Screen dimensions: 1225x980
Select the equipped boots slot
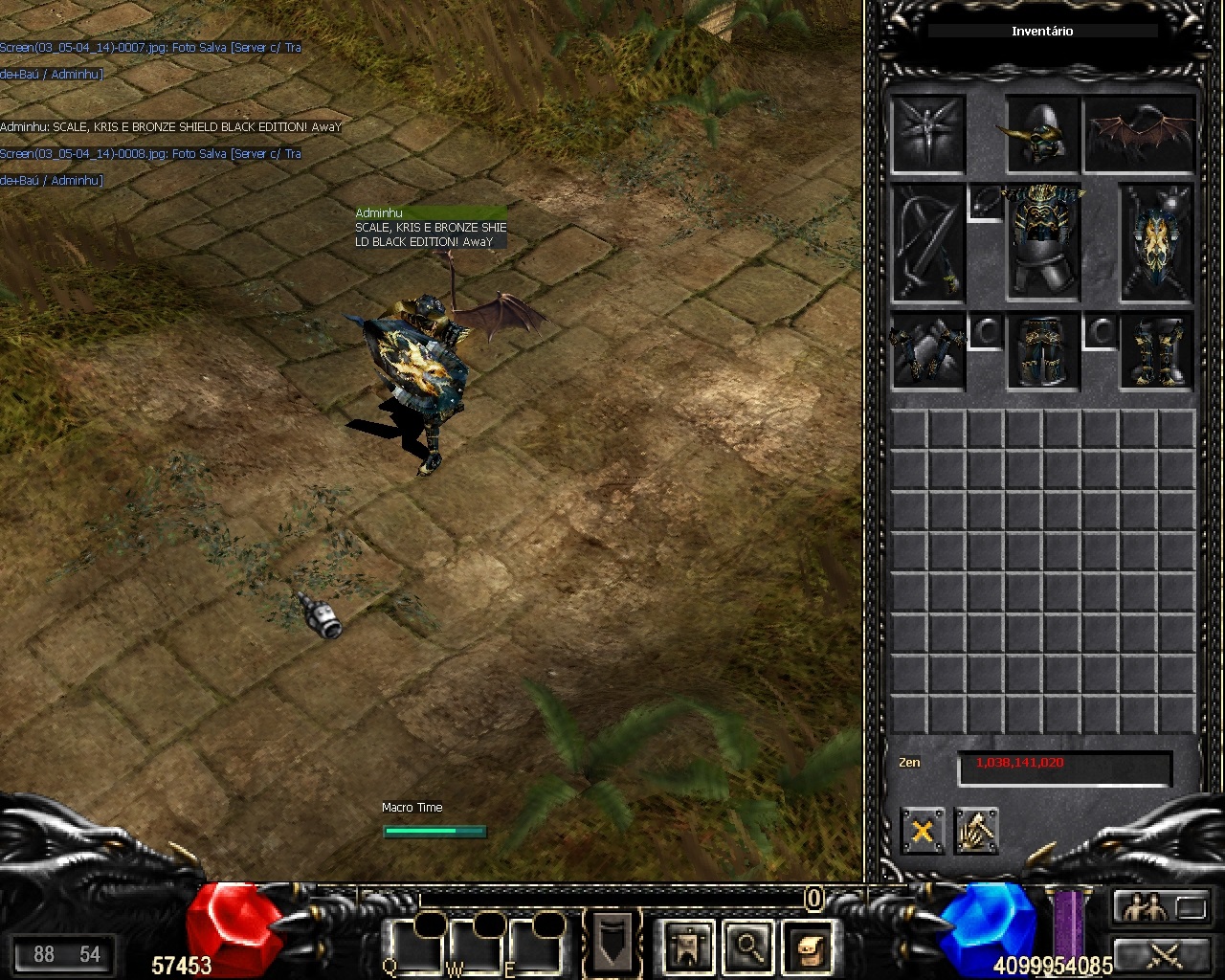[1157, 352]
